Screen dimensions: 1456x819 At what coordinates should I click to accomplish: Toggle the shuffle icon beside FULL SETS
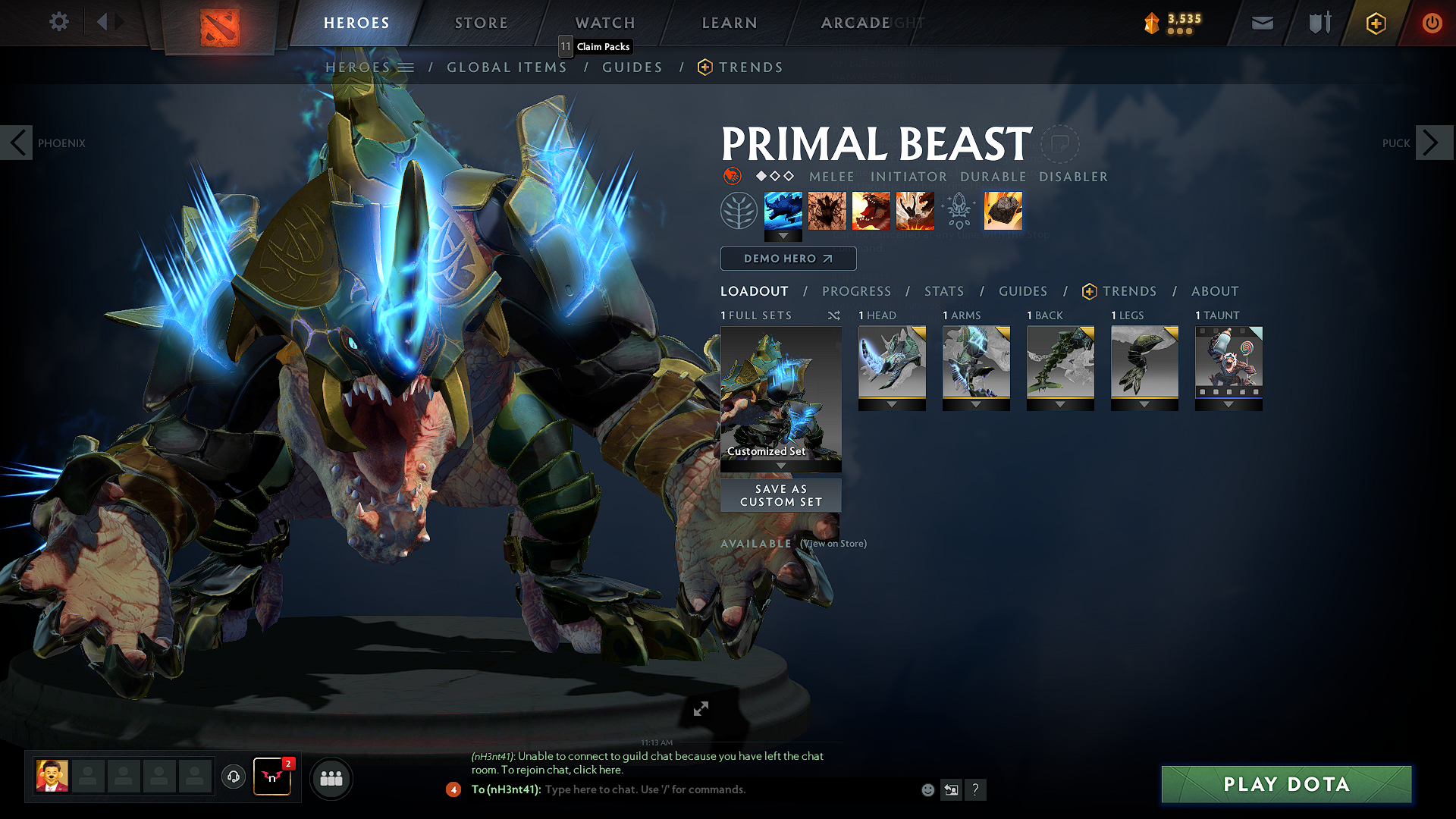coord(833,315)
